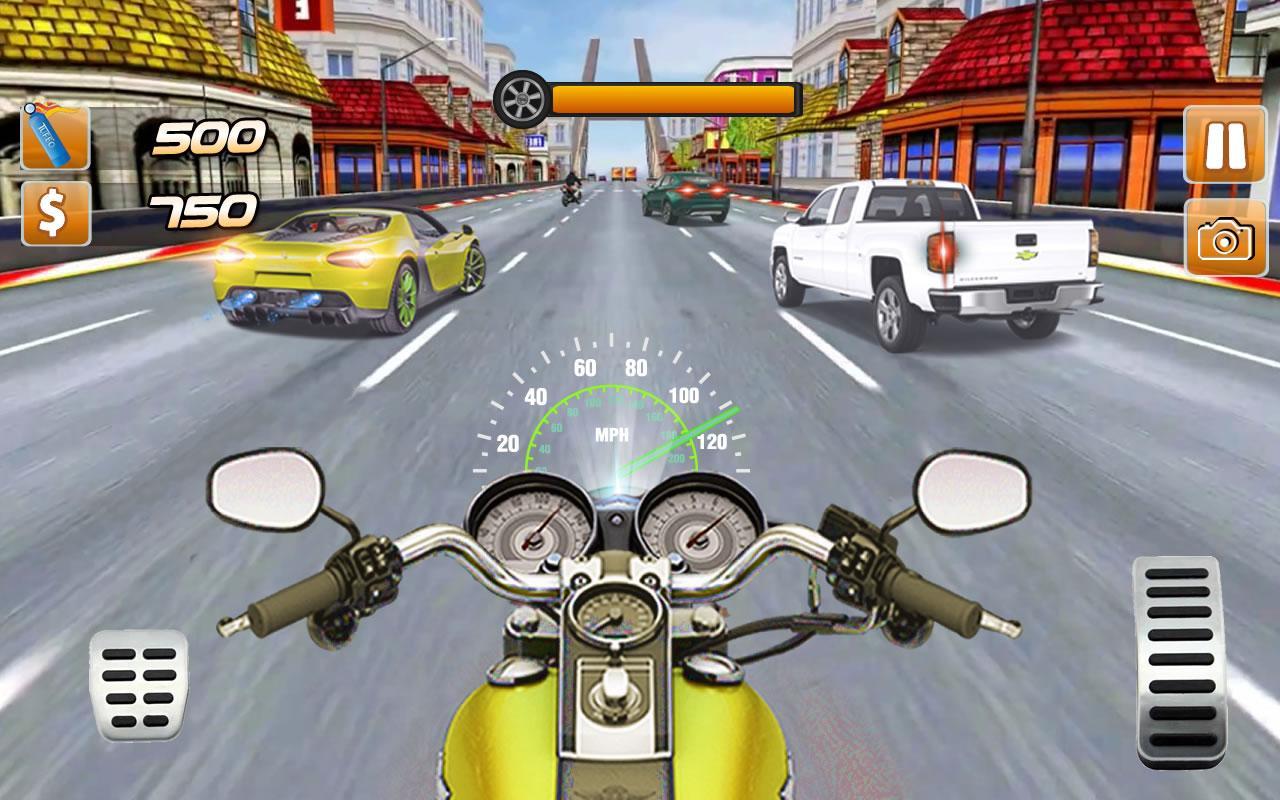Image resolution: width=1280 pixels, height=800 pixels.
Task: Click the green car in the distance
Action: click(684, 192)
